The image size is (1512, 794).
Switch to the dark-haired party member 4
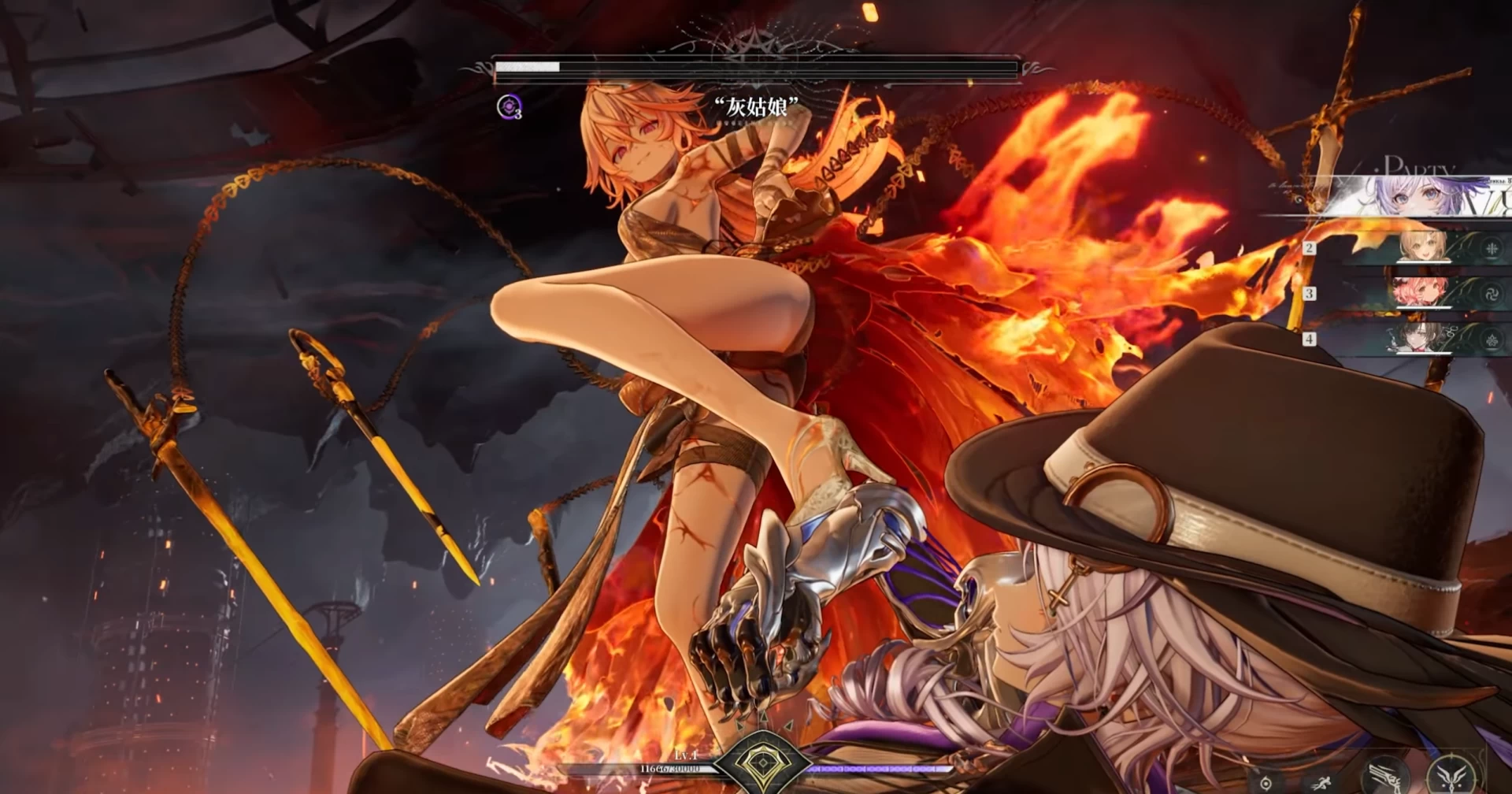pos(1420,339)
